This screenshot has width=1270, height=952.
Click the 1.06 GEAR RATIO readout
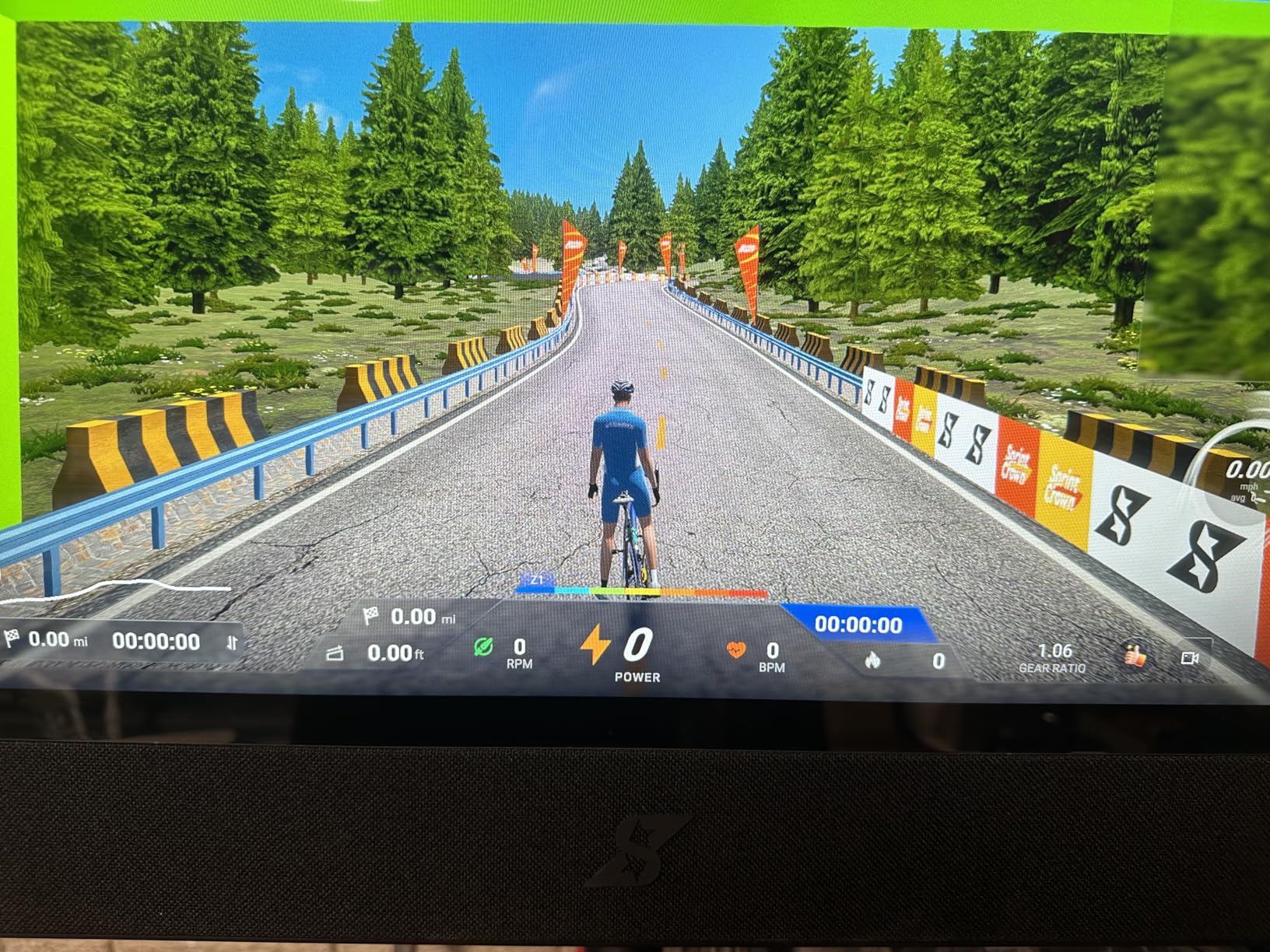[1054, 653]
